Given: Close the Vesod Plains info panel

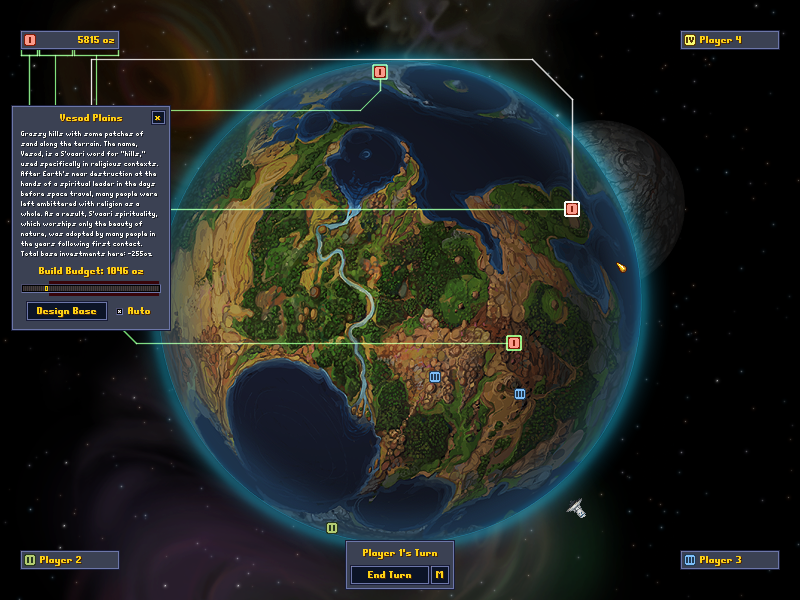Looking at the screenshot, I should coord(157,117).
